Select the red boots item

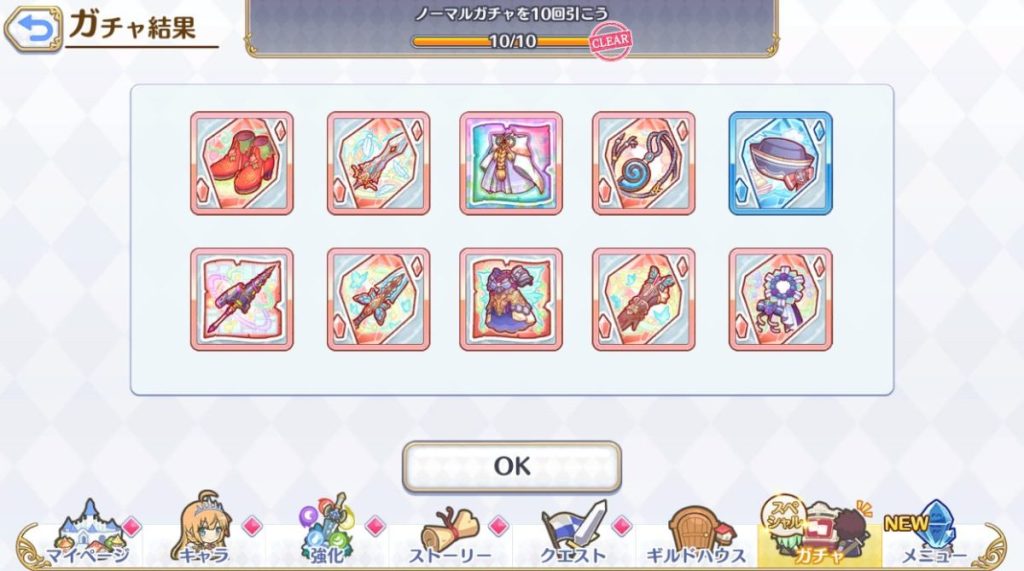(242, 163)
